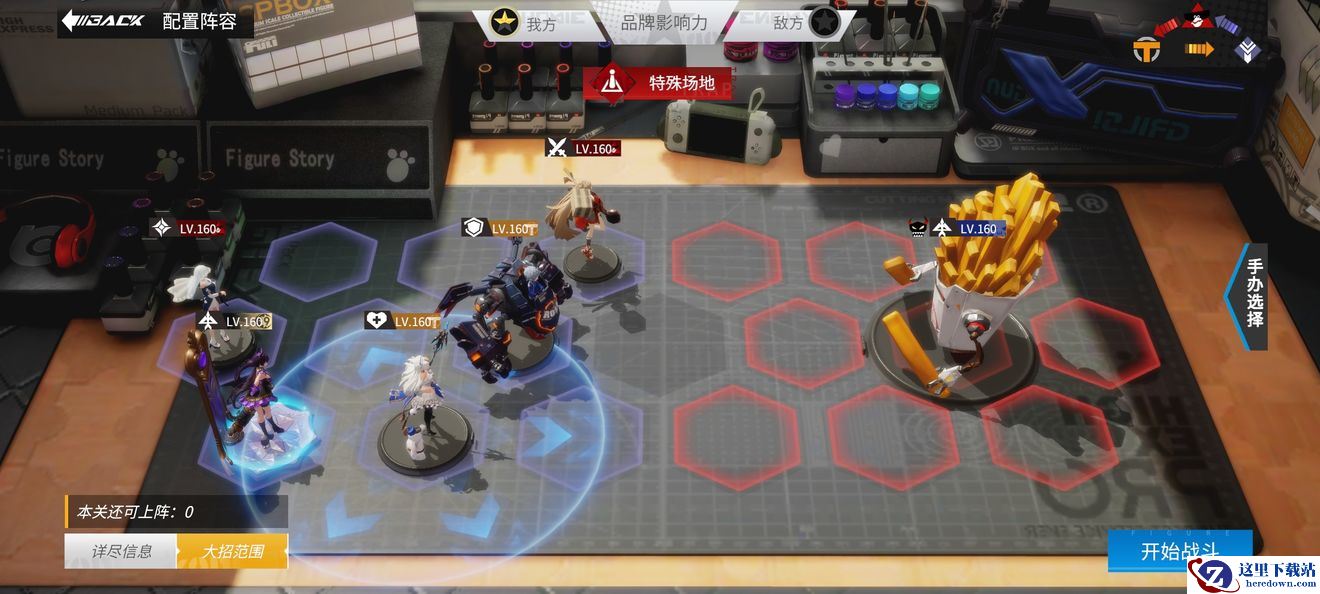
Task: Go back with the BACK arrow button
Action: pyautogui.click(x=103, y=20)
